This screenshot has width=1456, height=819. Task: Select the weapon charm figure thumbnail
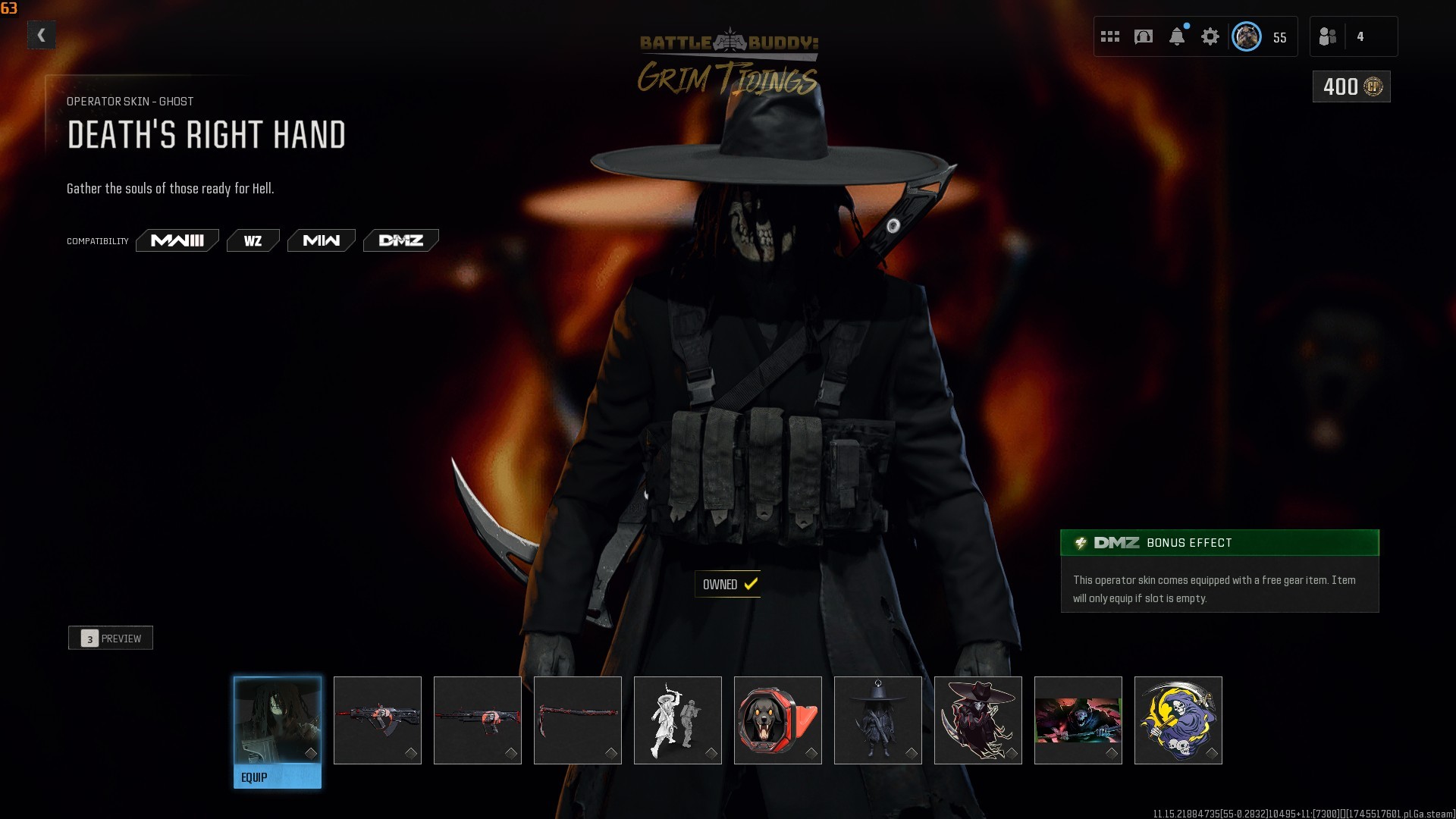878,720
